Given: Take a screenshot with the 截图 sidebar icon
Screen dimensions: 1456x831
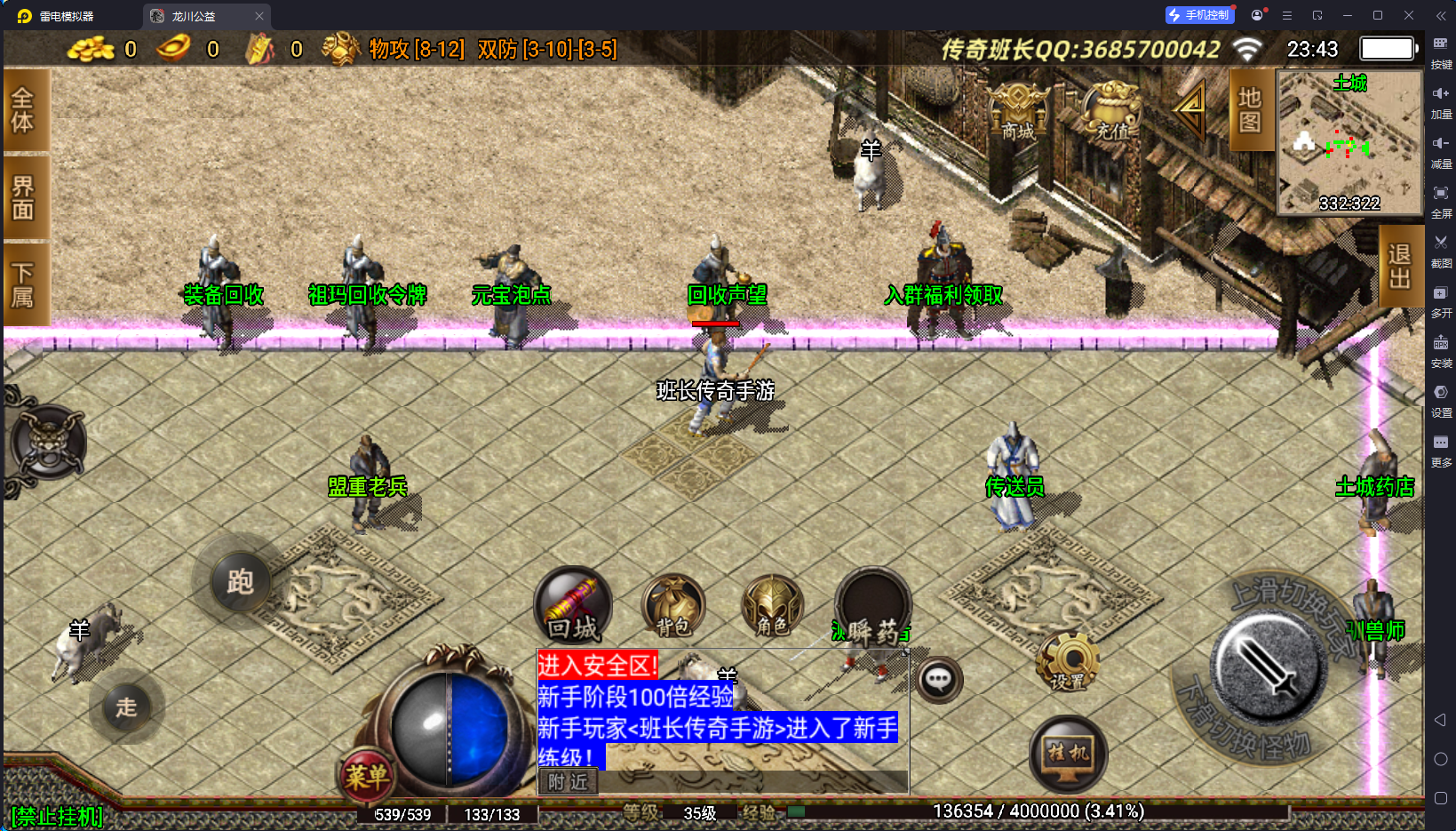Looking at the screenshot, I should click(x=1441, y=252).
